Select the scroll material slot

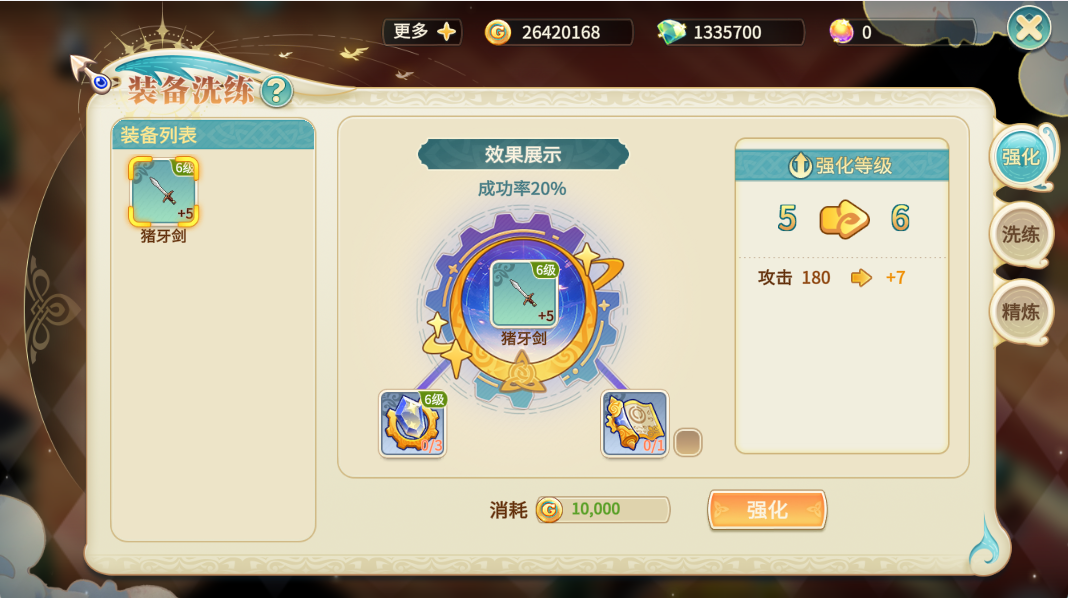(635, 424)
